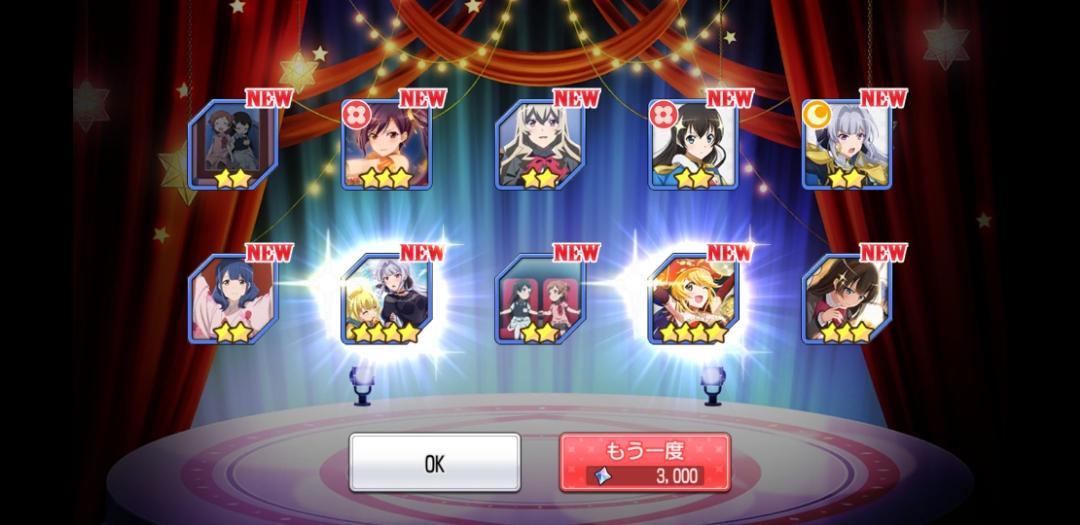Inspect the blonde girl with red bow card
This screenshot has height=525, width=1080.
(x=540, y=146)
